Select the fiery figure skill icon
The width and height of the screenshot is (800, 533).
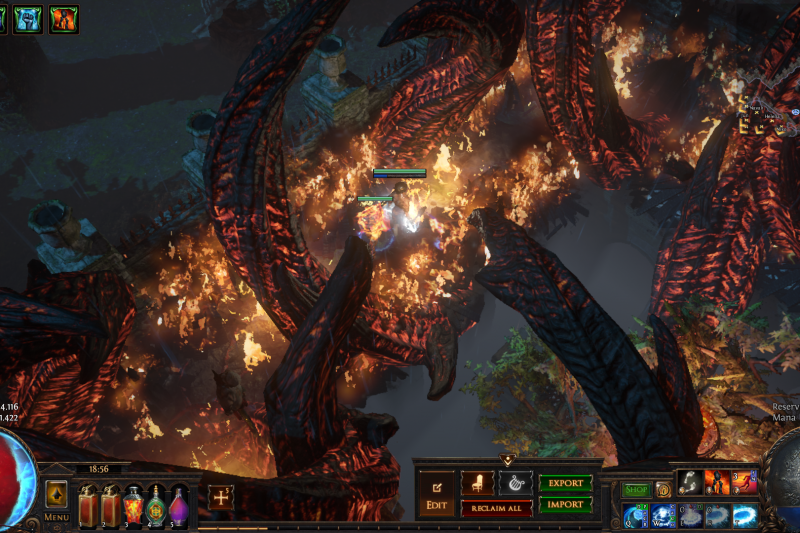[717, 483]
